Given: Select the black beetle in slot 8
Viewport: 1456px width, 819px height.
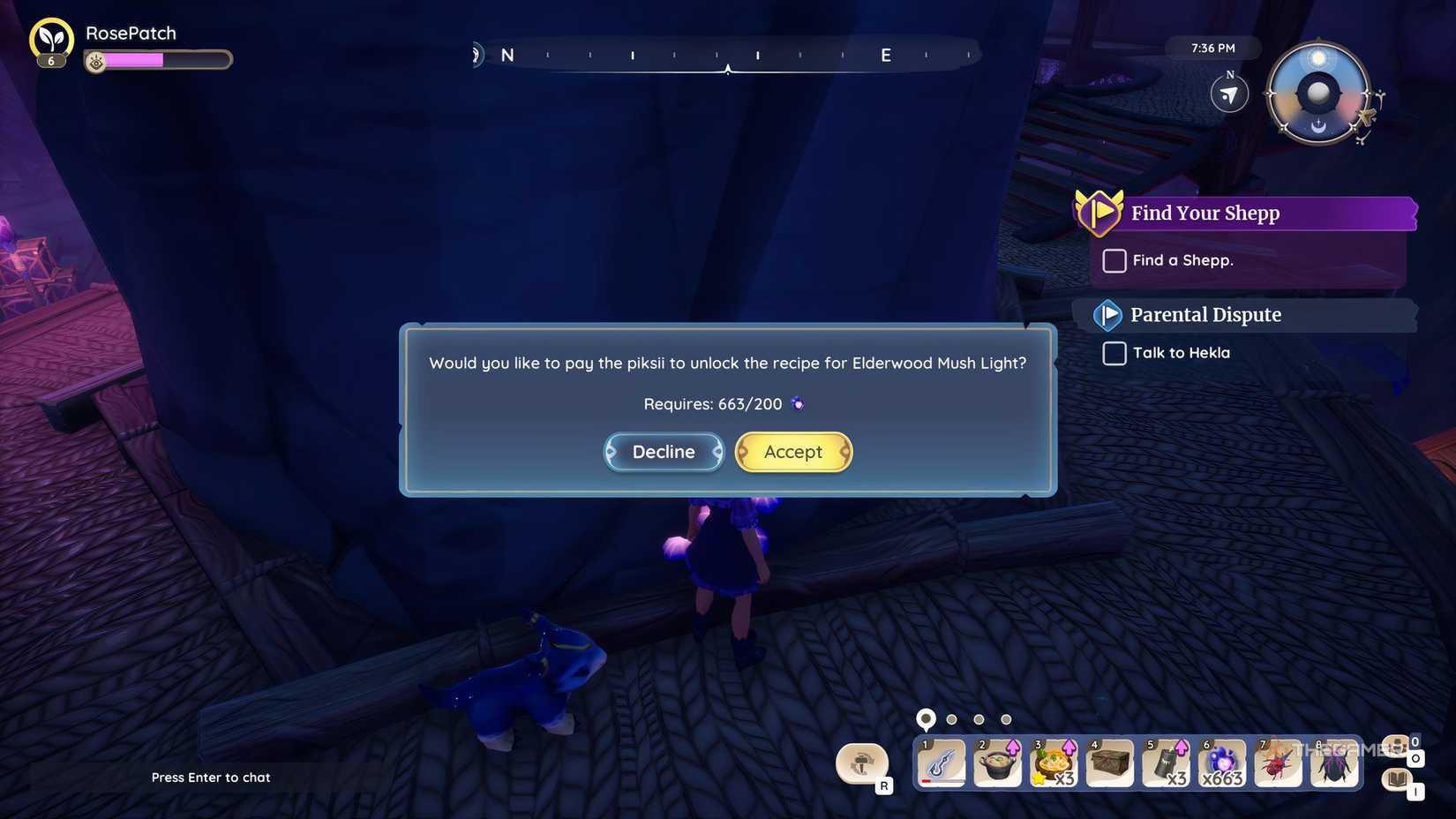Looking at the screenshot, I should 1333,763.
